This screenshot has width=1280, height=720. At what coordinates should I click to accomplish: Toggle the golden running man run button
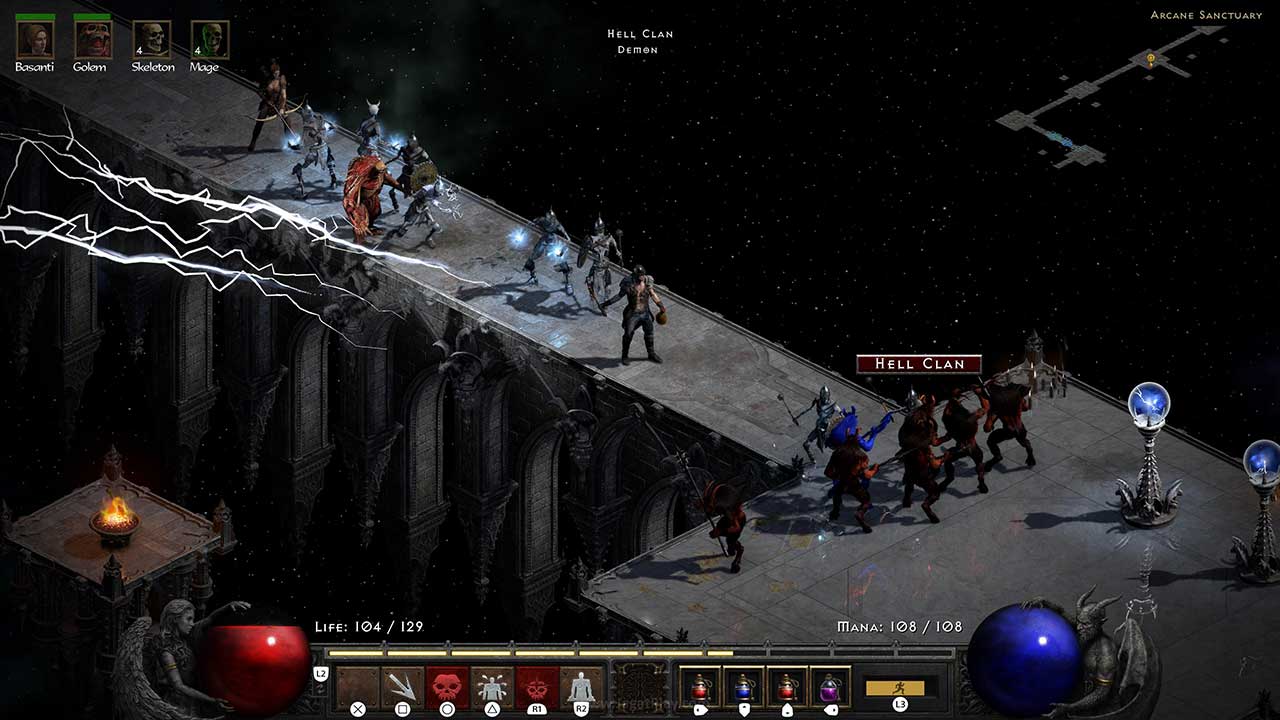(x=895, y=687)
